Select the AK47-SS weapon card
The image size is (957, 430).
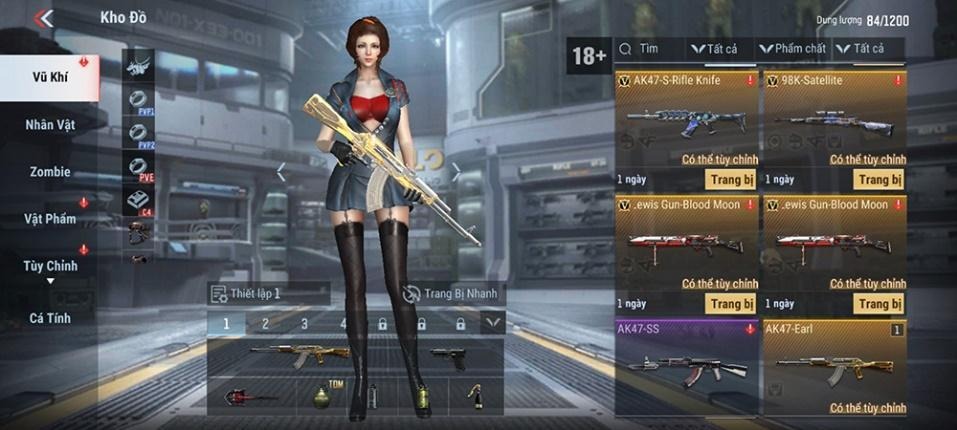[685, 367]
